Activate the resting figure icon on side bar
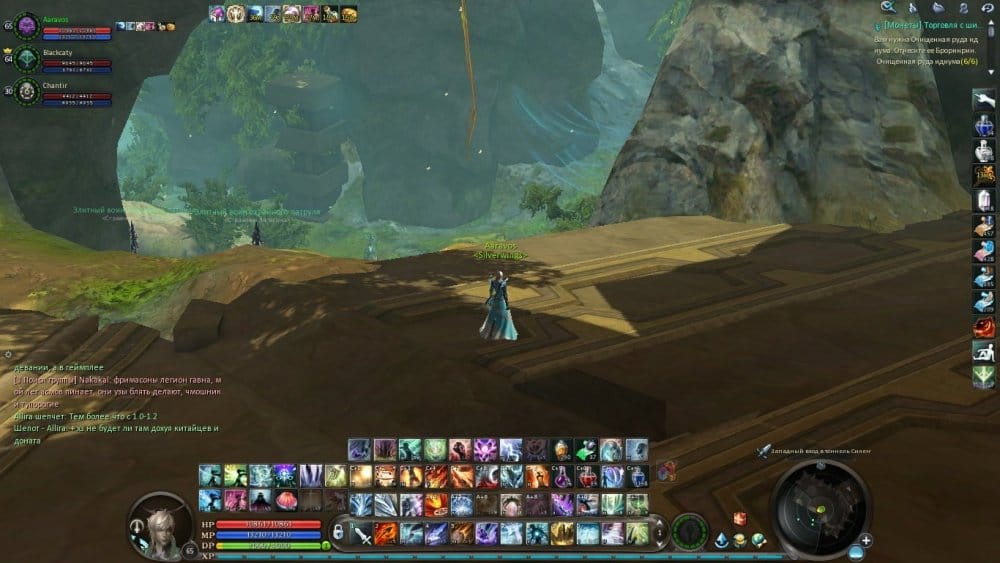This screenshot has width=1000, height=563. 984,350
